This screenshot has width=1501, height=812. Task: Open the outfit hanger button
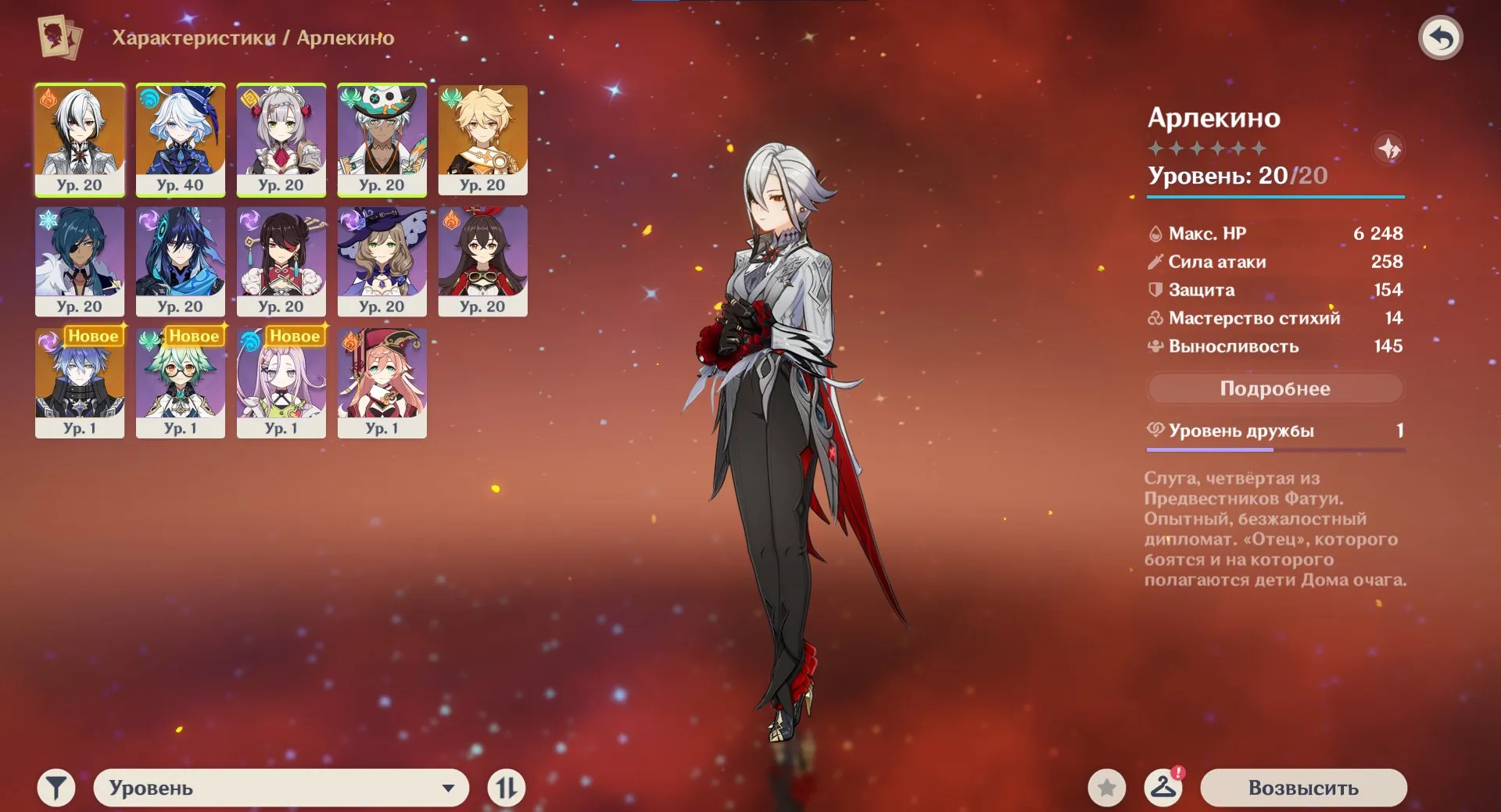pos(1163,788)
